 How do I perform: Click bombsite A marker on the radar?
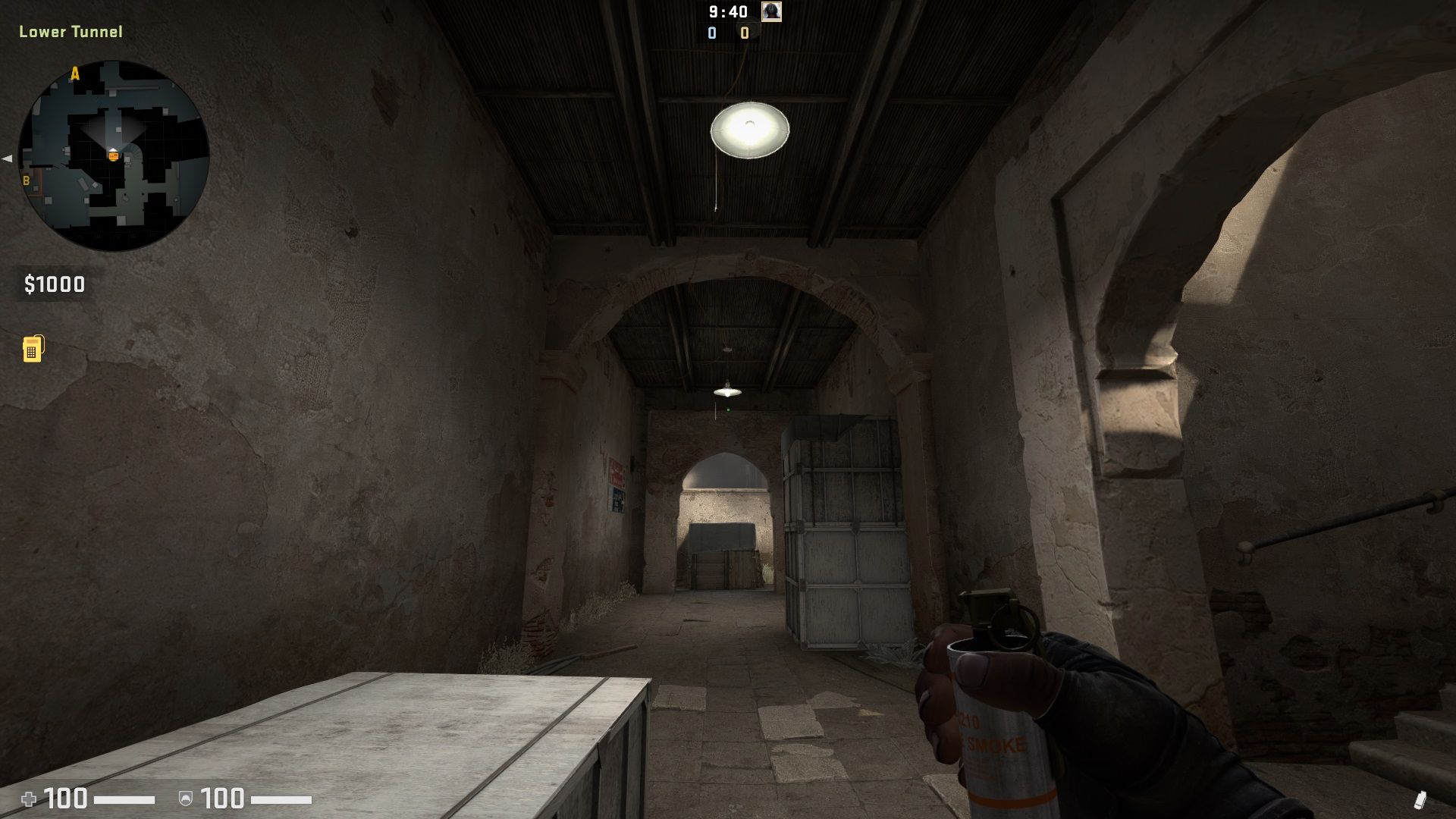click(74, 73)
